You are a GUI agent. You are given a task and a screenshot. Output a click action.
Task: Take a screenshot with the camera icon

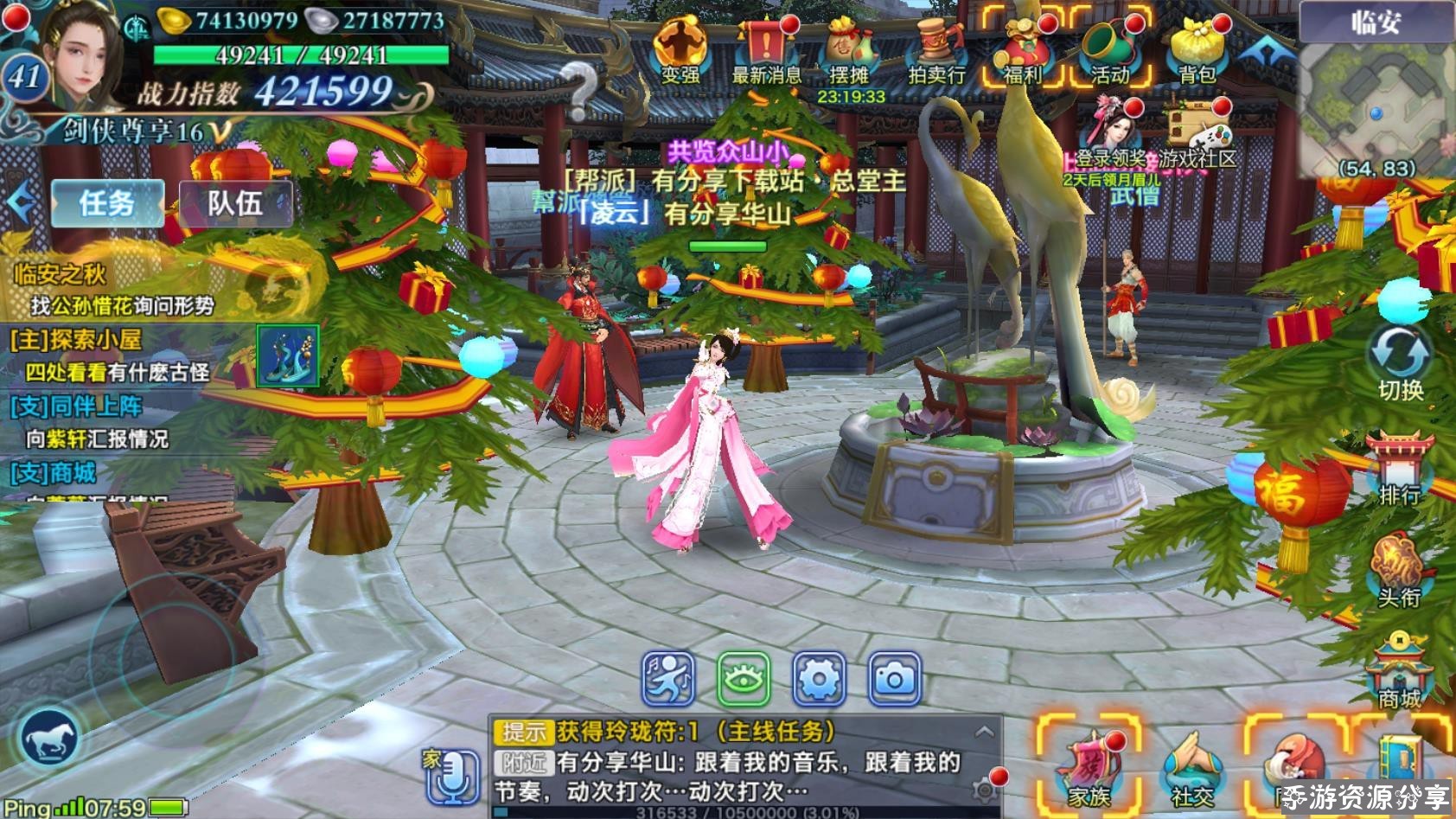tap(895, 681)
